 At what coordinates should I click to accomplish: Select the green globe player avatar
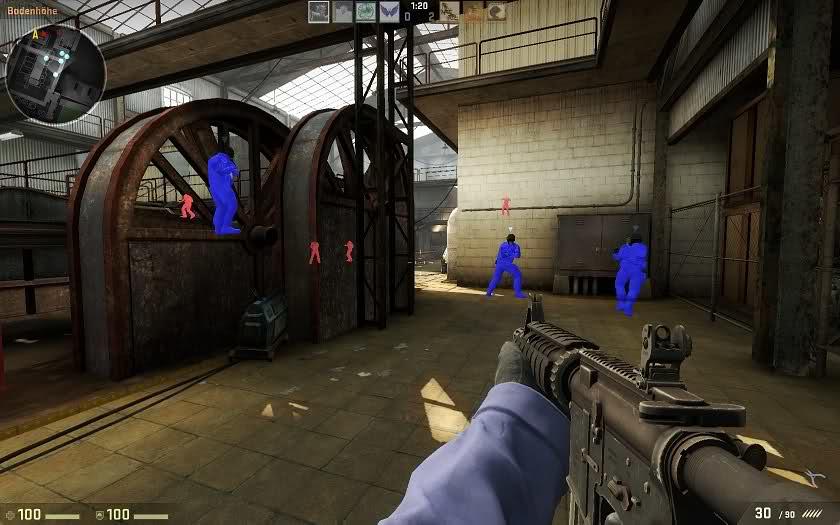click(x=365, y=11)
